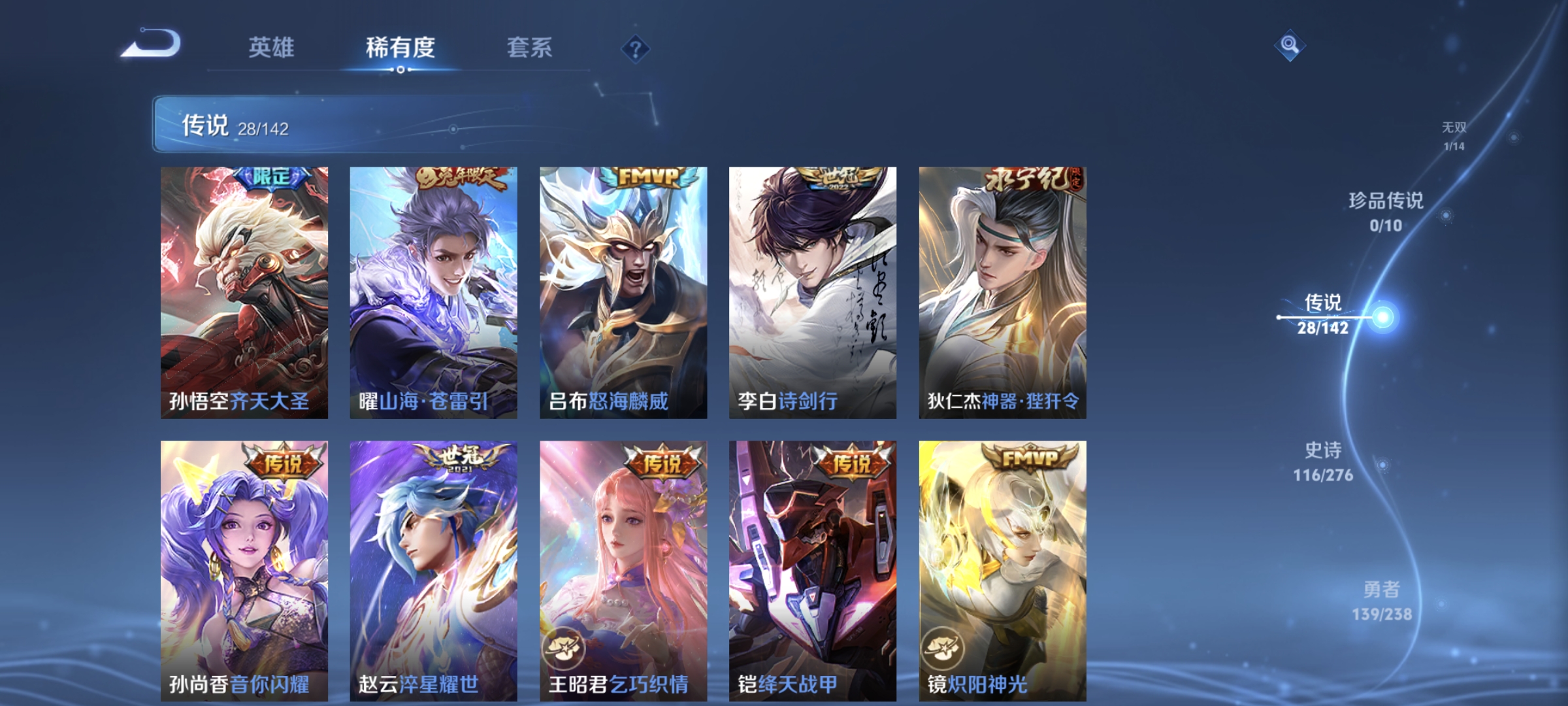Switch to the 套系 tab
Viewport: 1568px width, 706px height.
coord(531,48)
